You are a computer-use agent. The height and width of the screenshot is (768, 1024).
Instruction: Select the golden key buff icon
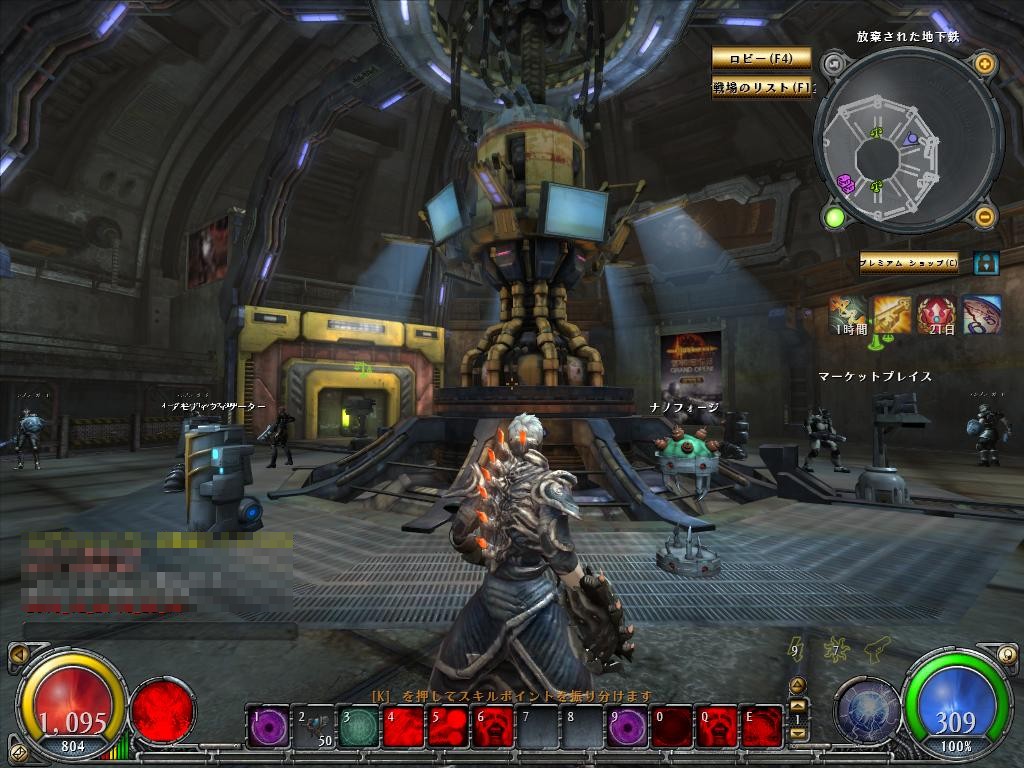892,313
